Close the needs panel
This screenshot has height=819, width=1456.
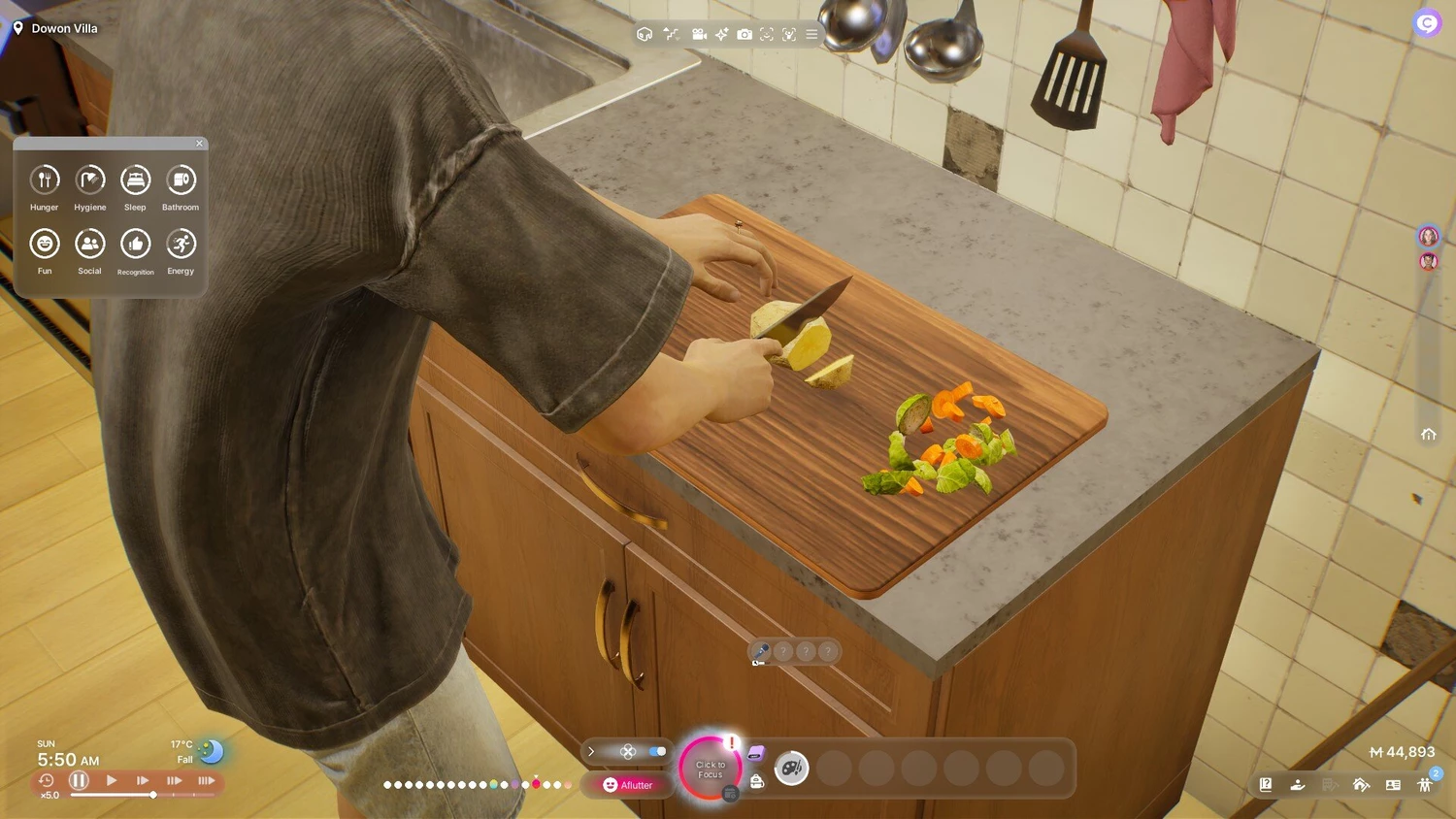(x=200, y=144)
